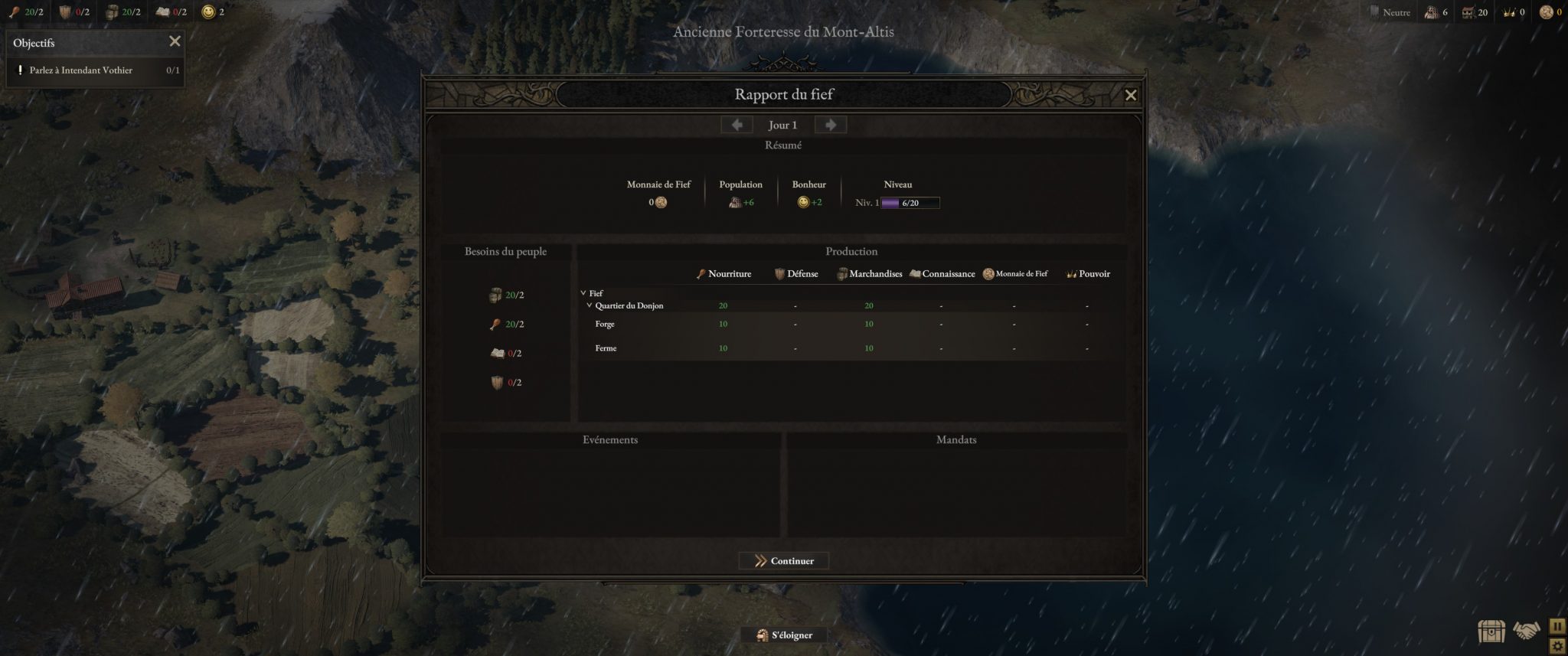Close the Objectifs panel
Viewport: 1568px width, 656px height.
(x=175, y=42)
